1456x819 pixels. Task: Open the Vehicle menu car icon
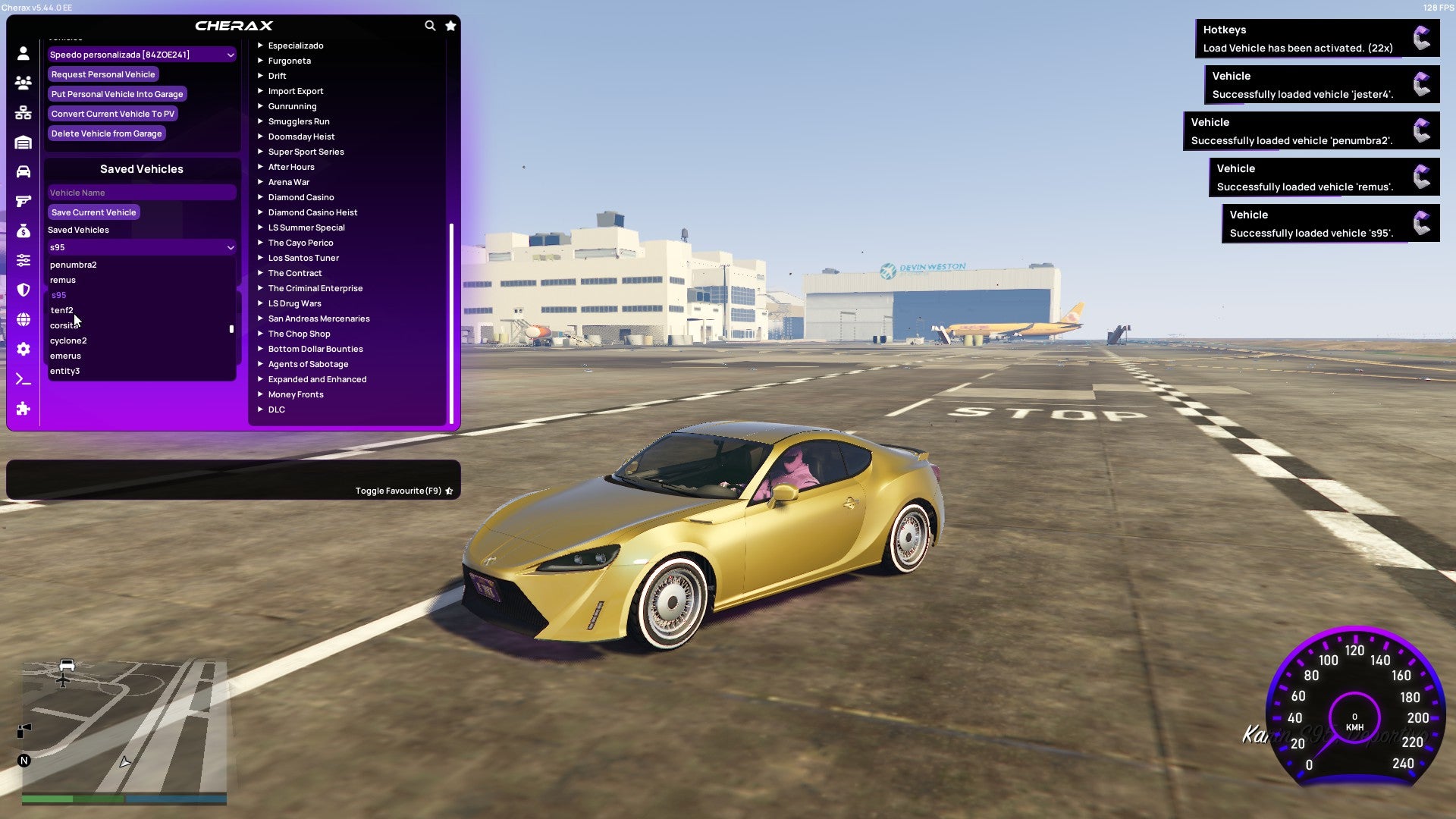[23, 171]
